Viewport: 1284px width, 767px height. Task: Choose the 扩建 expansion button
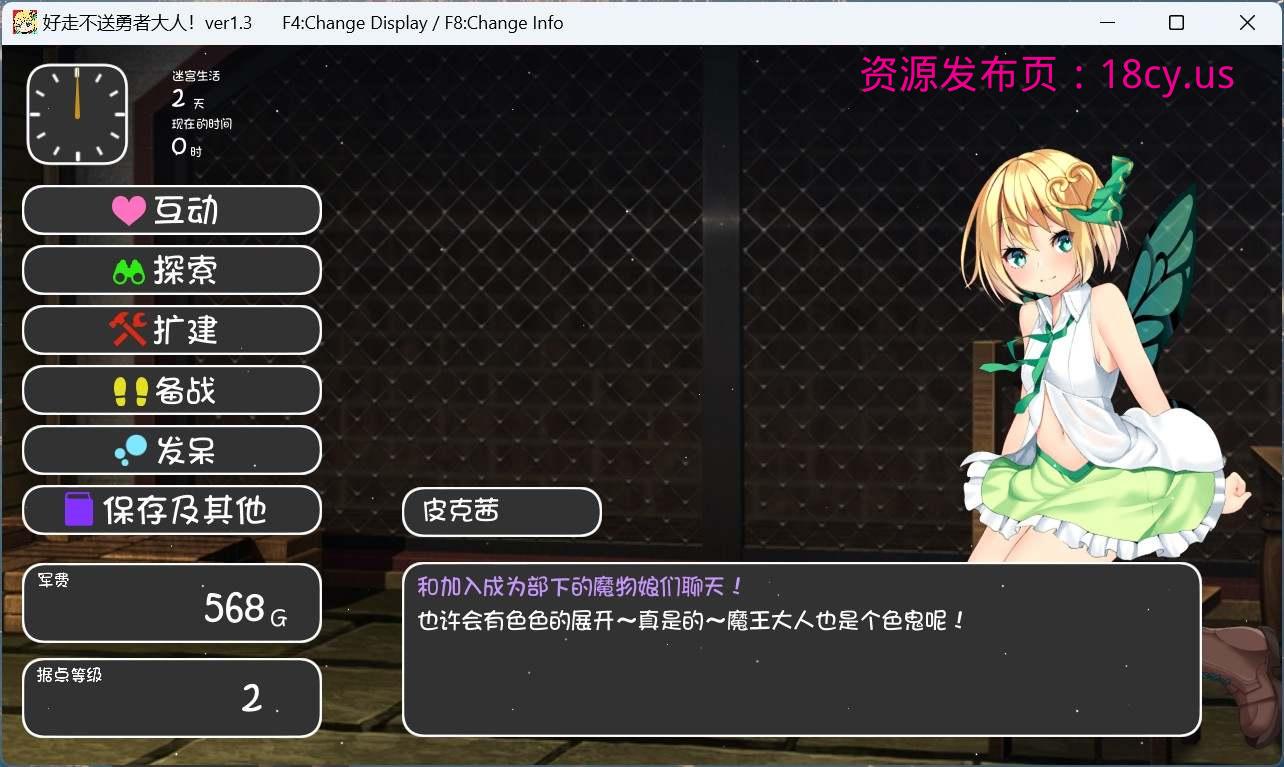[171, 330]
